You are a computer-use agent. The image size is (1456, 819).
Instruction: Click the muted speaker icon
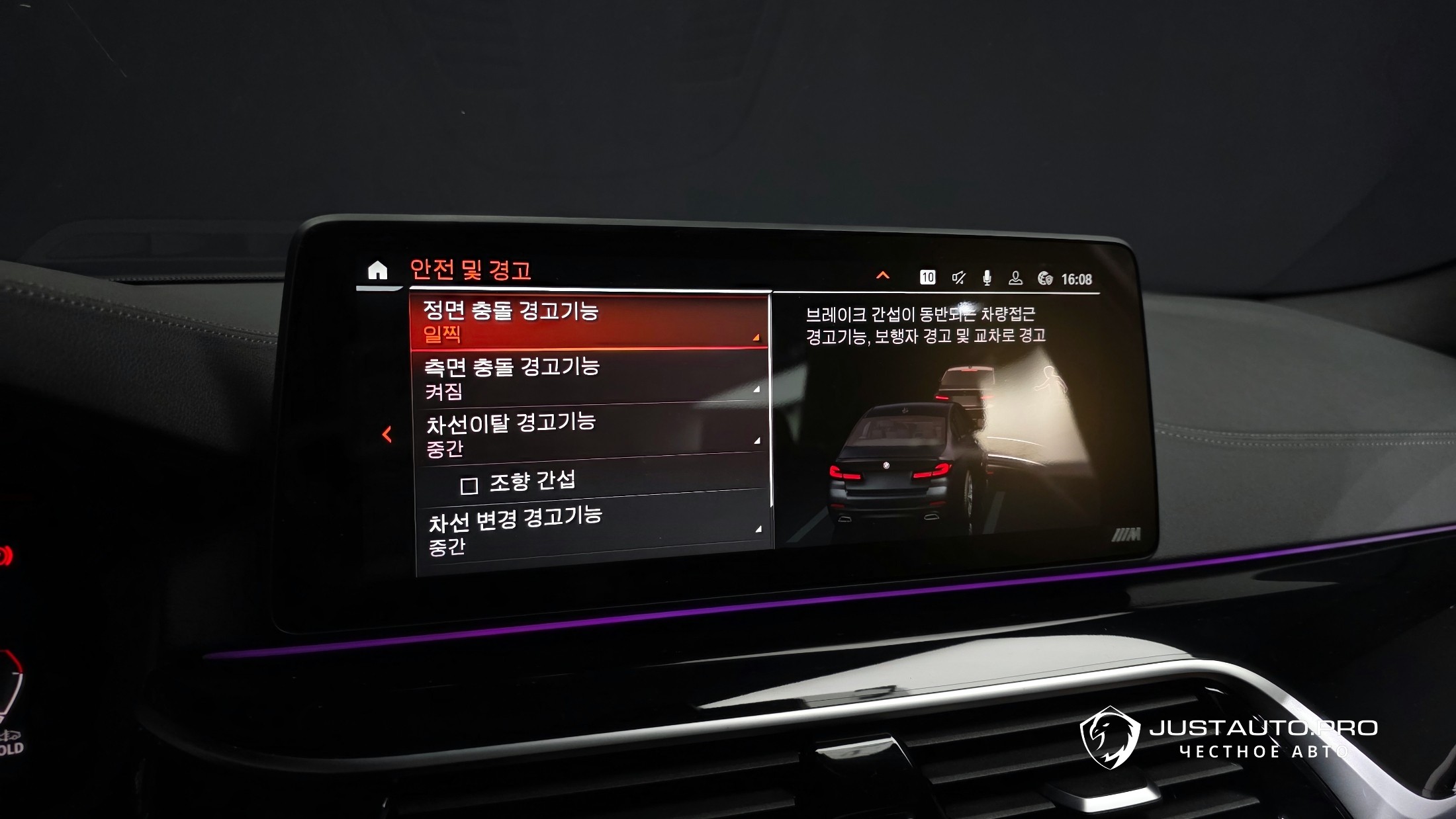(958, 278)
